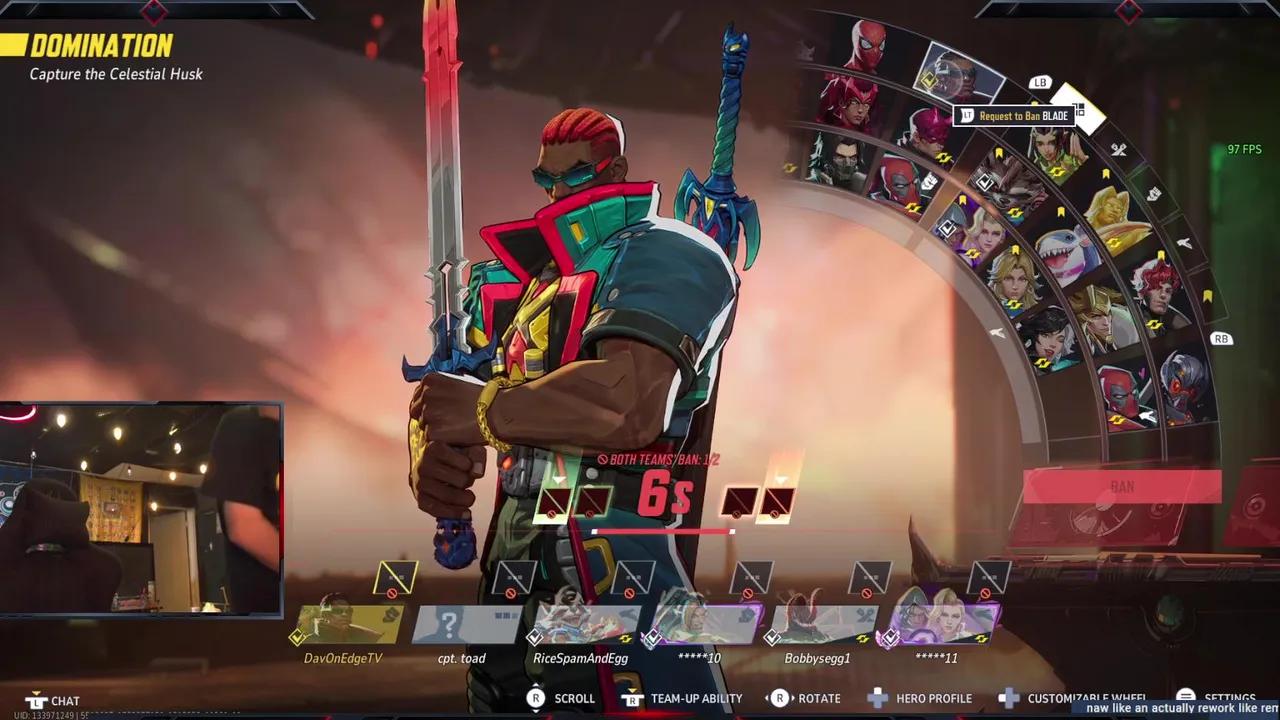Pick Jeff the Land Shark portrait
This screenshot has height=720, width=1280.
(x=1065, y=252)
